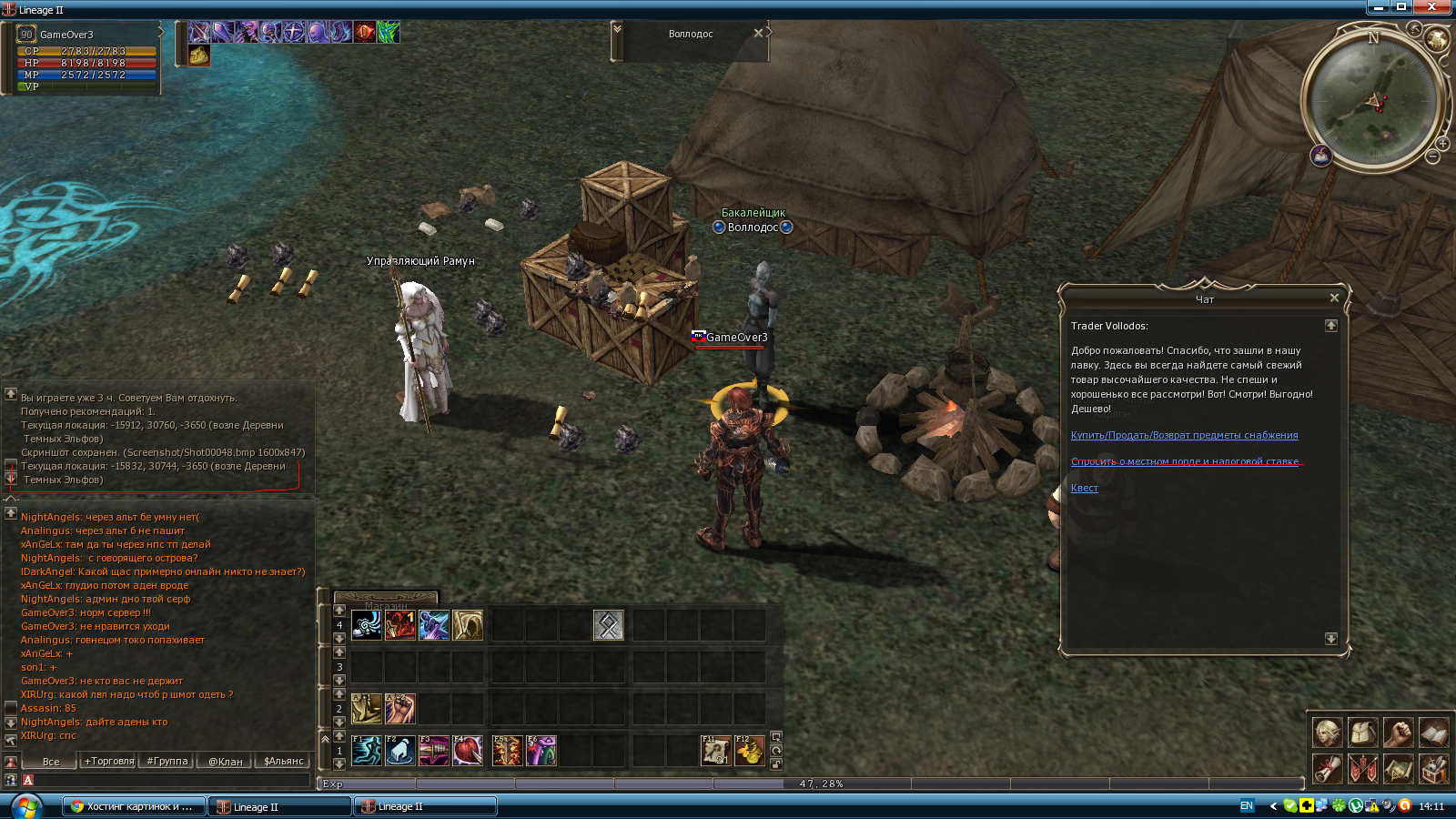This screenshot has height=819, width=1456.
Task: Activate the F1 running figure skill
Action: click(367, 751)
